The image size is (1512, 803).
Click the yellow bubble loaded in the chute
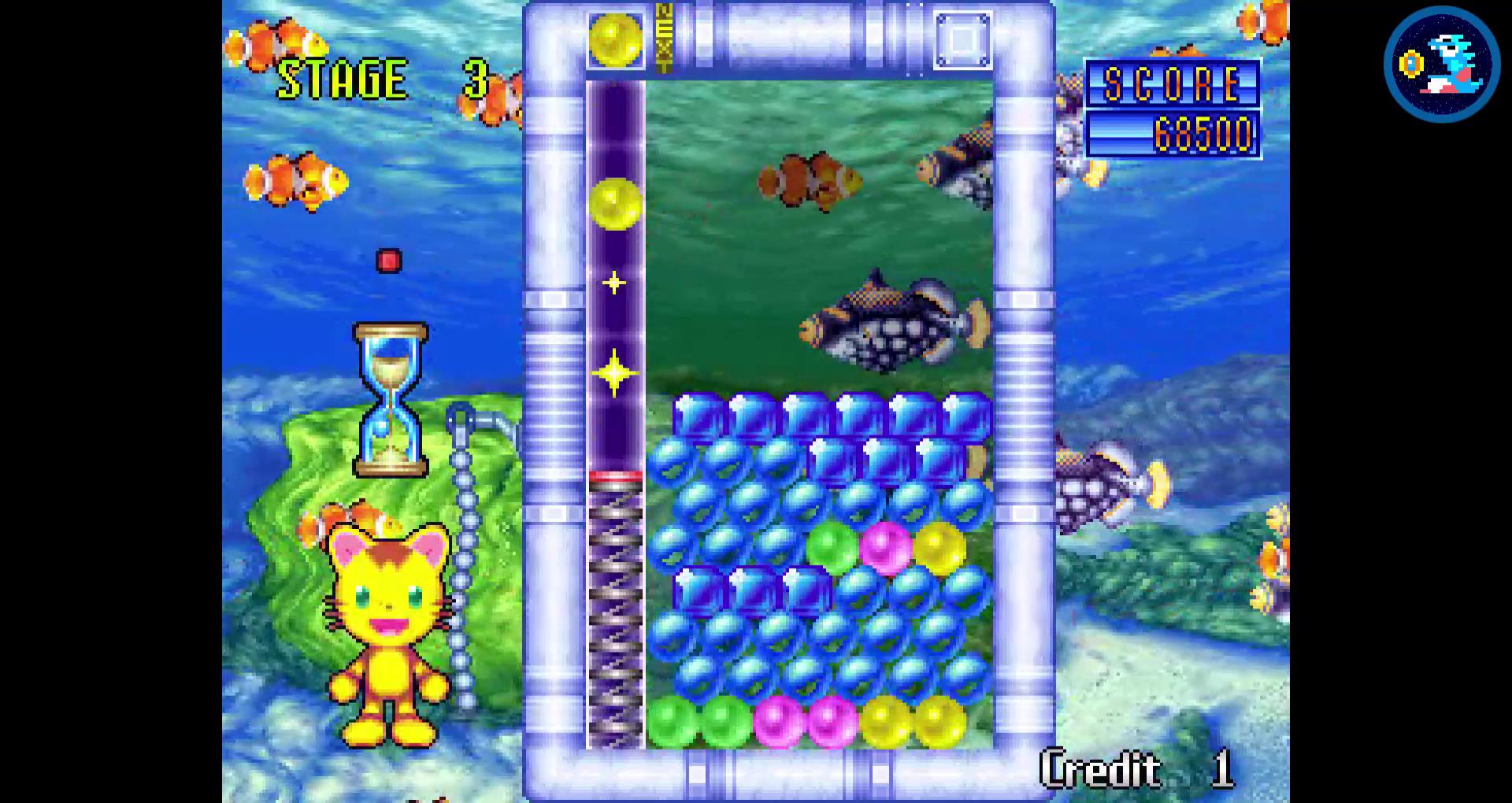(616, 203)
